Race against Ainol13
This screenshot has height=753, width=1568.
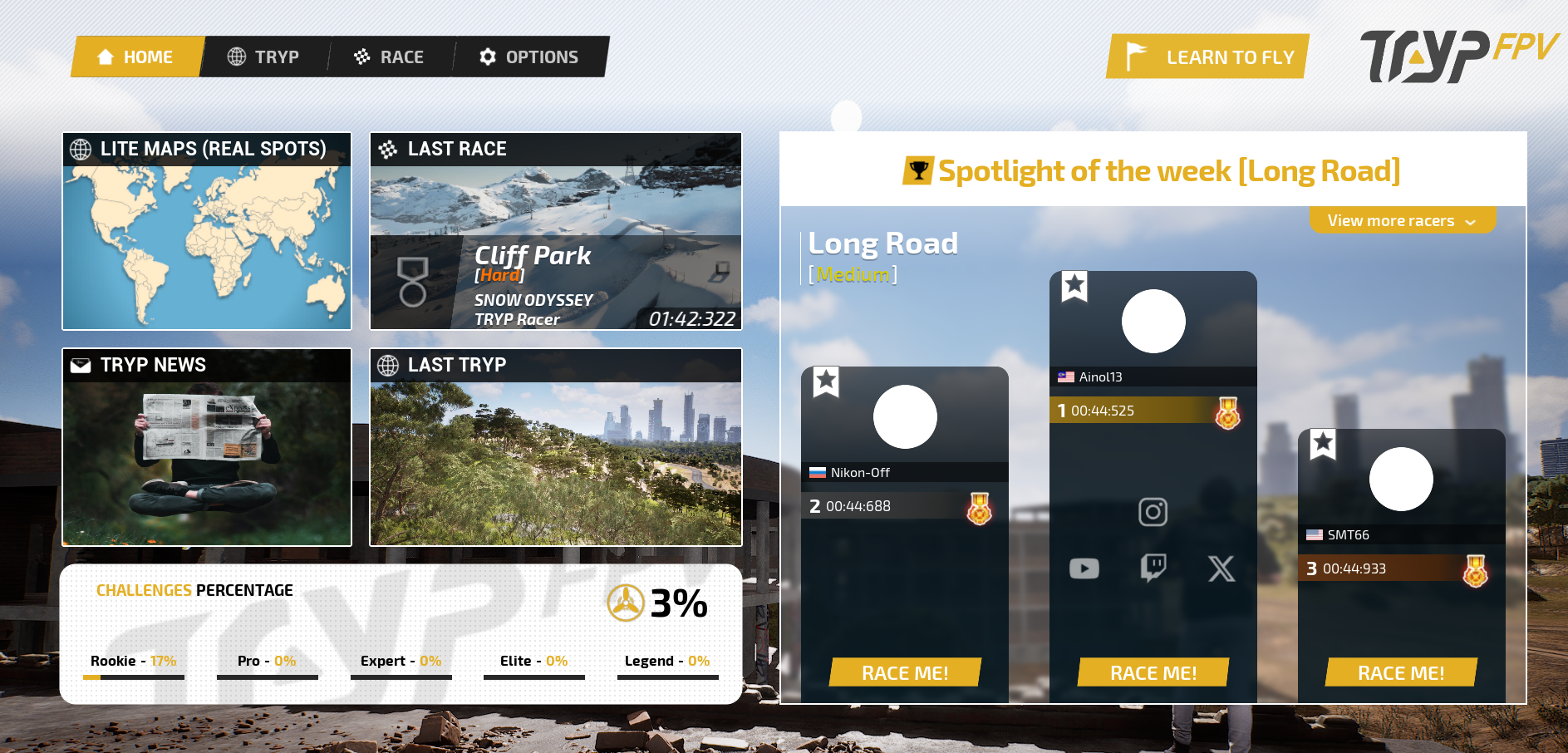pyautogui.click(x=1153, y=672)
